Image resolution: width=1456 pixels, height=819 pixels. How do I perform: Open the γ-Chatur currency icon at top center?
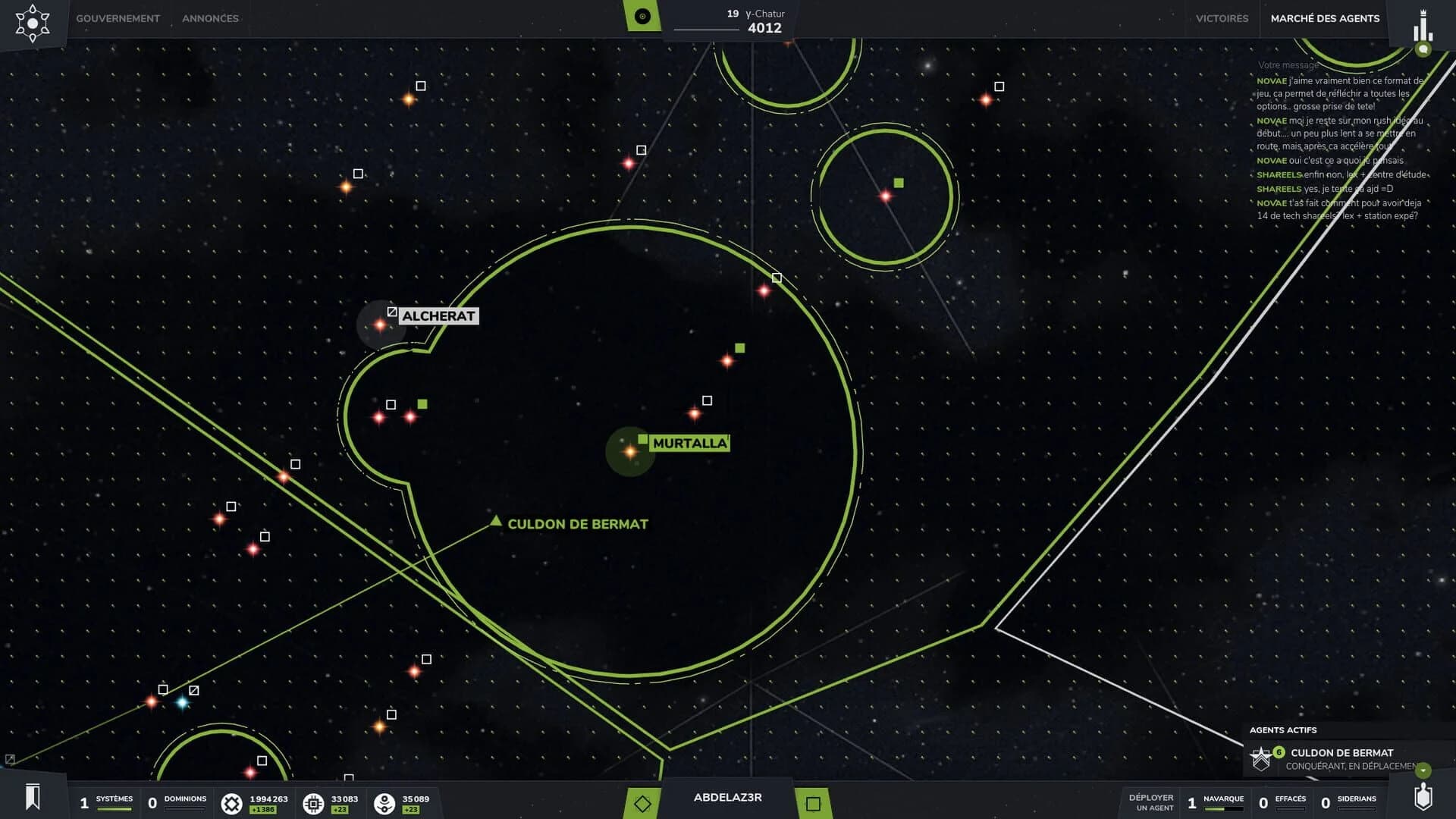(x=642, y=15)
